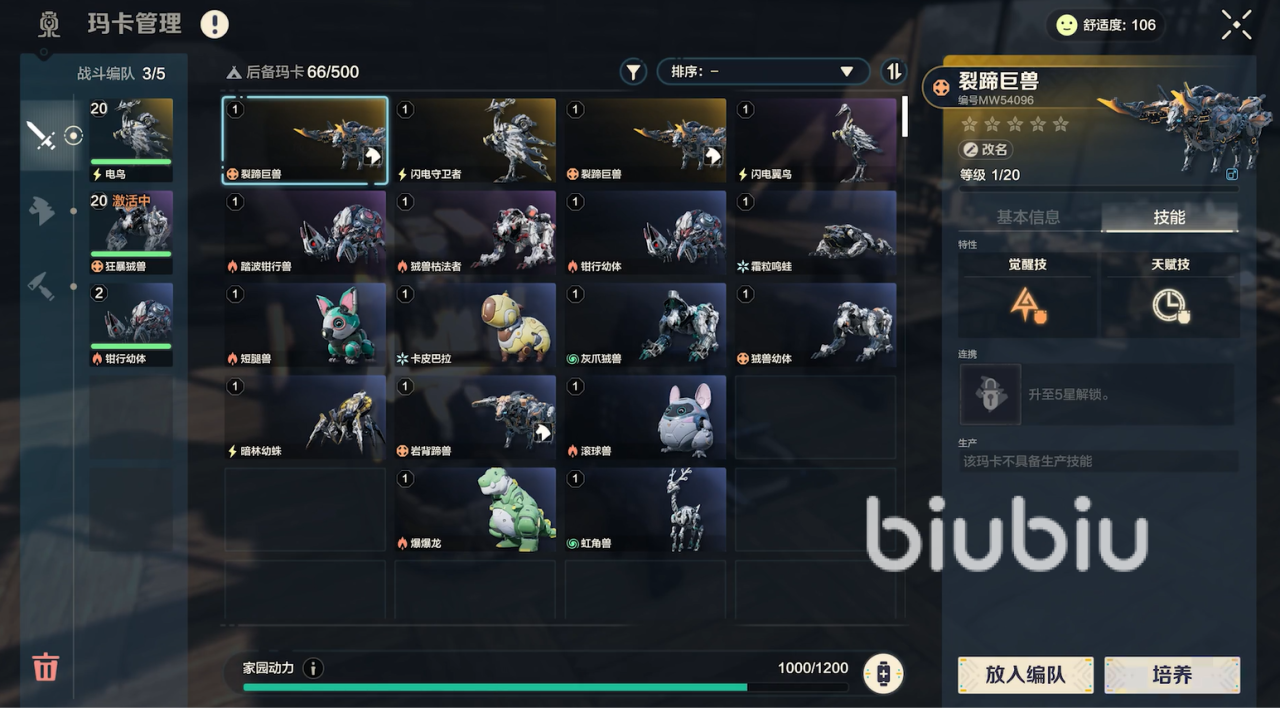Switch to the 基本信息 tab
The width and height of the screenshot is (1280, 708).
pyautogui.click(x=1028, y=217)
